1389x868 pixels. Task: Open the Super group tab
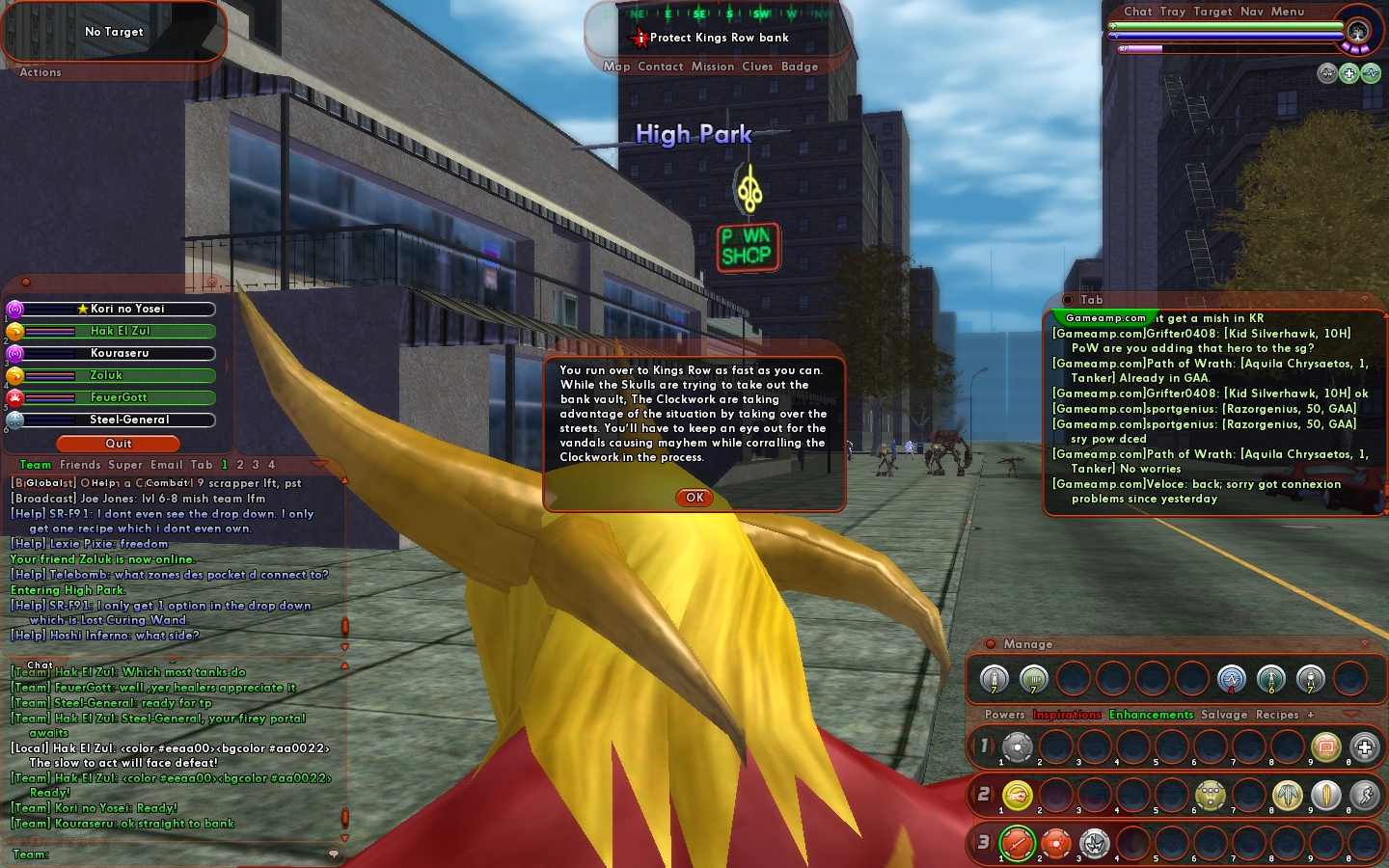tap(125, 465)
